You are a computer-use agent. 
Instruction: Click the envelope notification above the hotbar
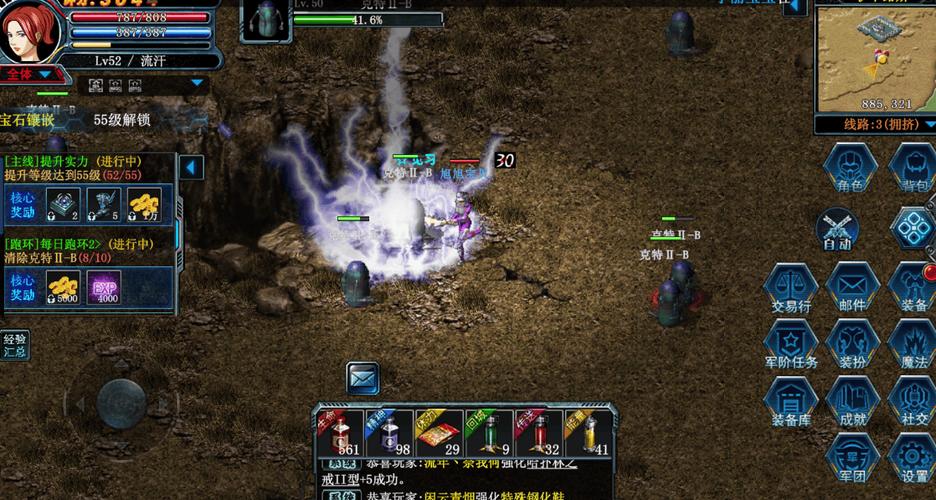click(x=363, y=378)
